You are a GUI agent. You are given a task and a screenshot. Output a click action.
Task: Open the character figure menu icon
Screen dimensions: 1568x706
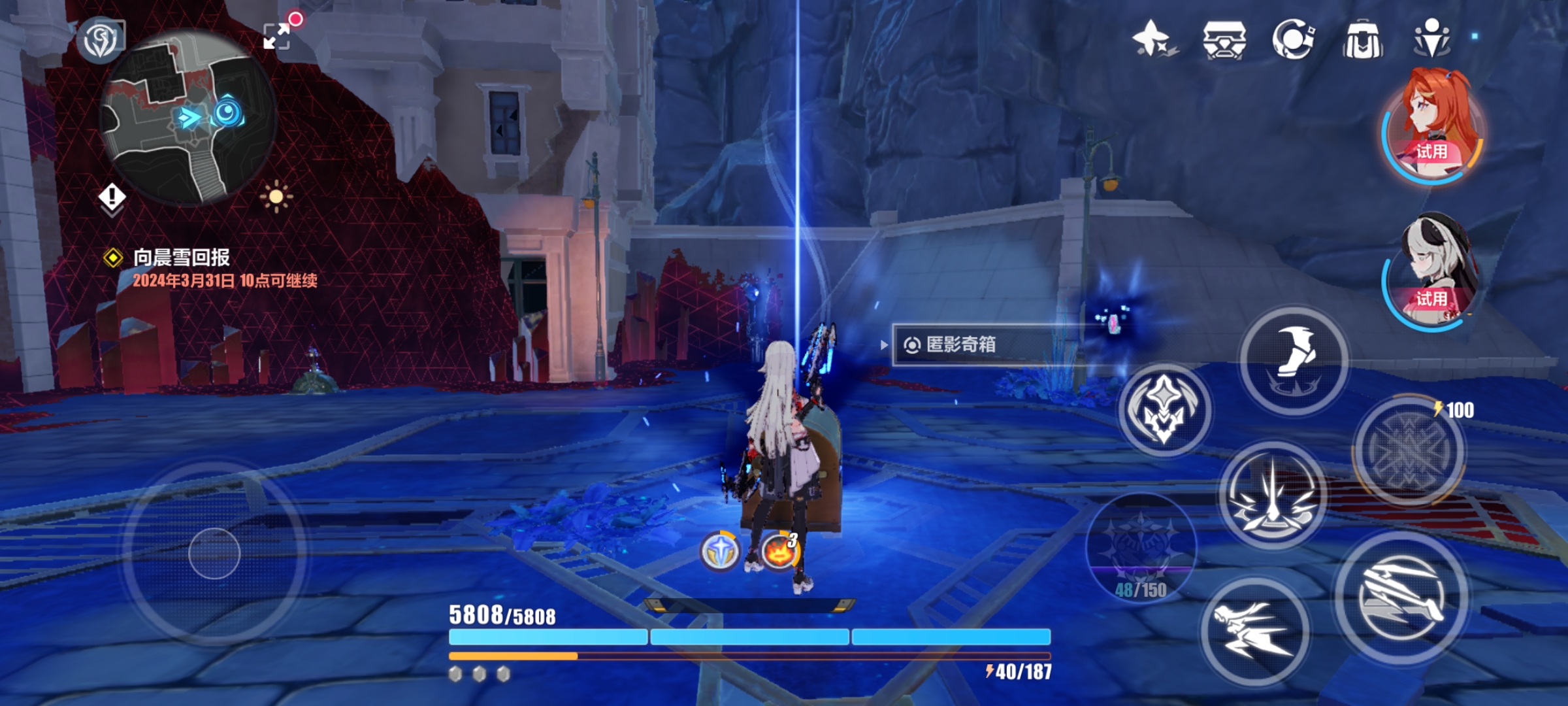pyautogui.click(x=1431, y=38)
